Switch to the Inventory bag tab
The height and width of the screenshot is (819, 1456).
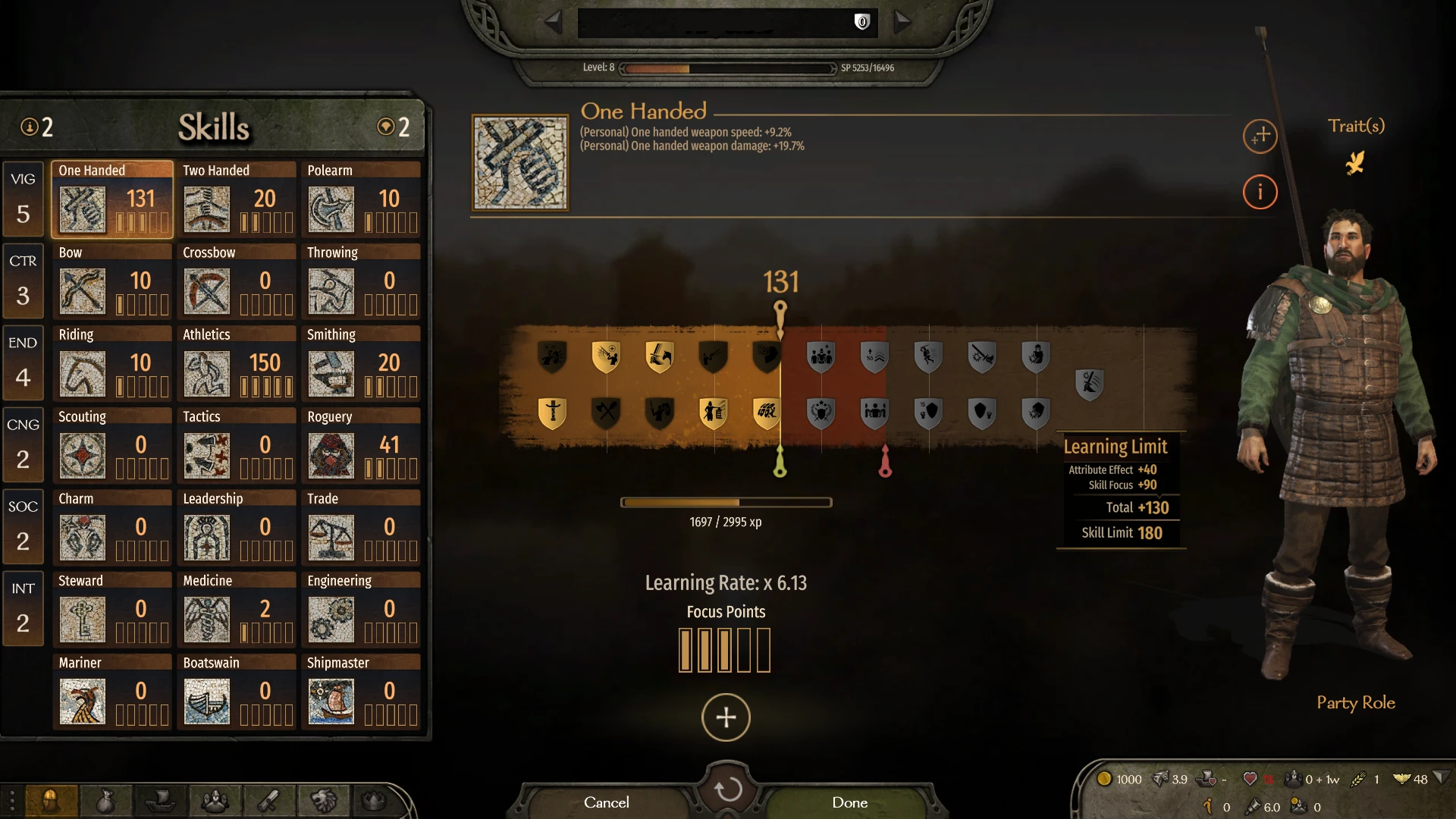click(x=107, y=802)
